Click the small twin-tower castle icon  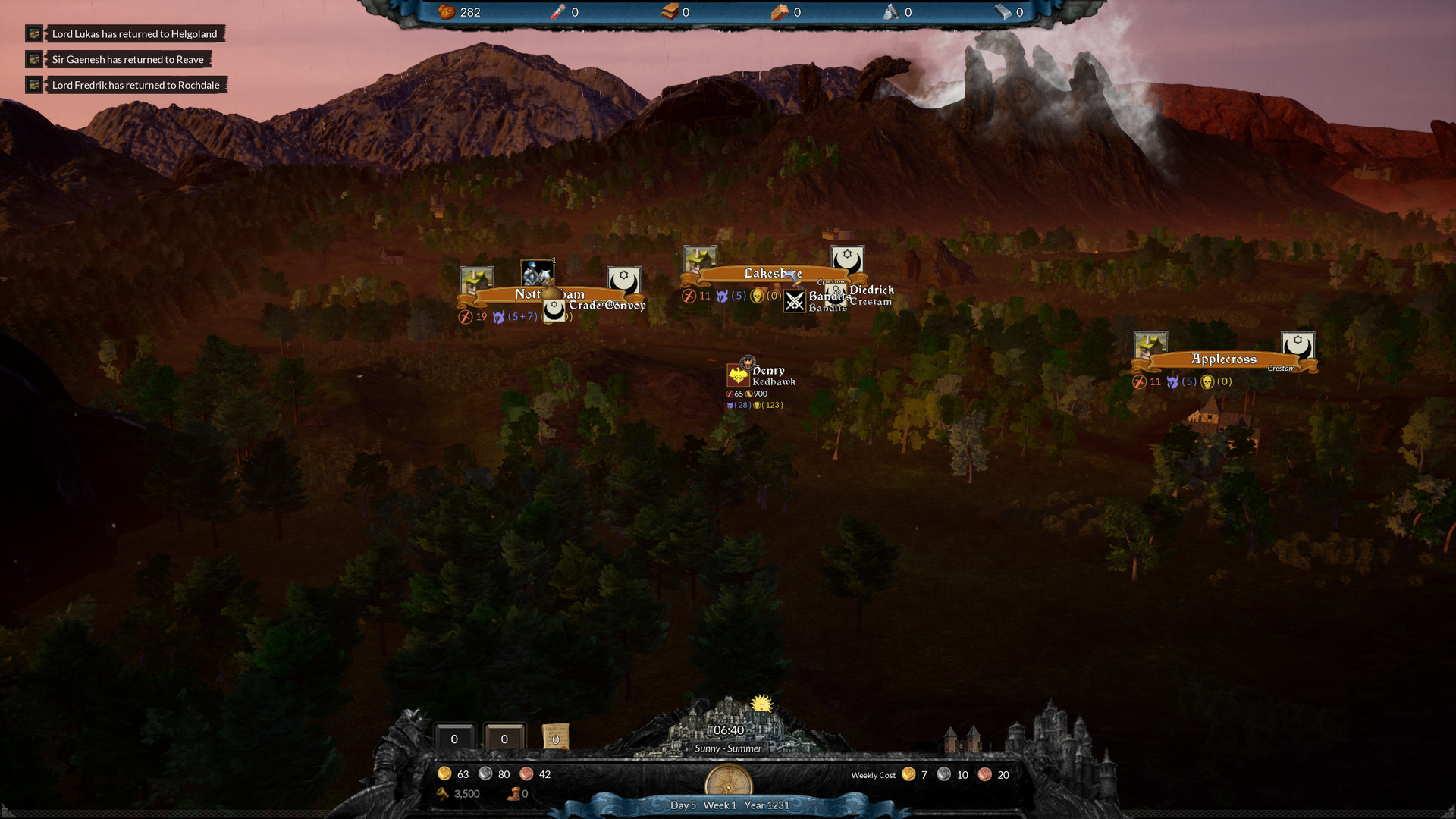pyautogui.click(x=962, y=740)
